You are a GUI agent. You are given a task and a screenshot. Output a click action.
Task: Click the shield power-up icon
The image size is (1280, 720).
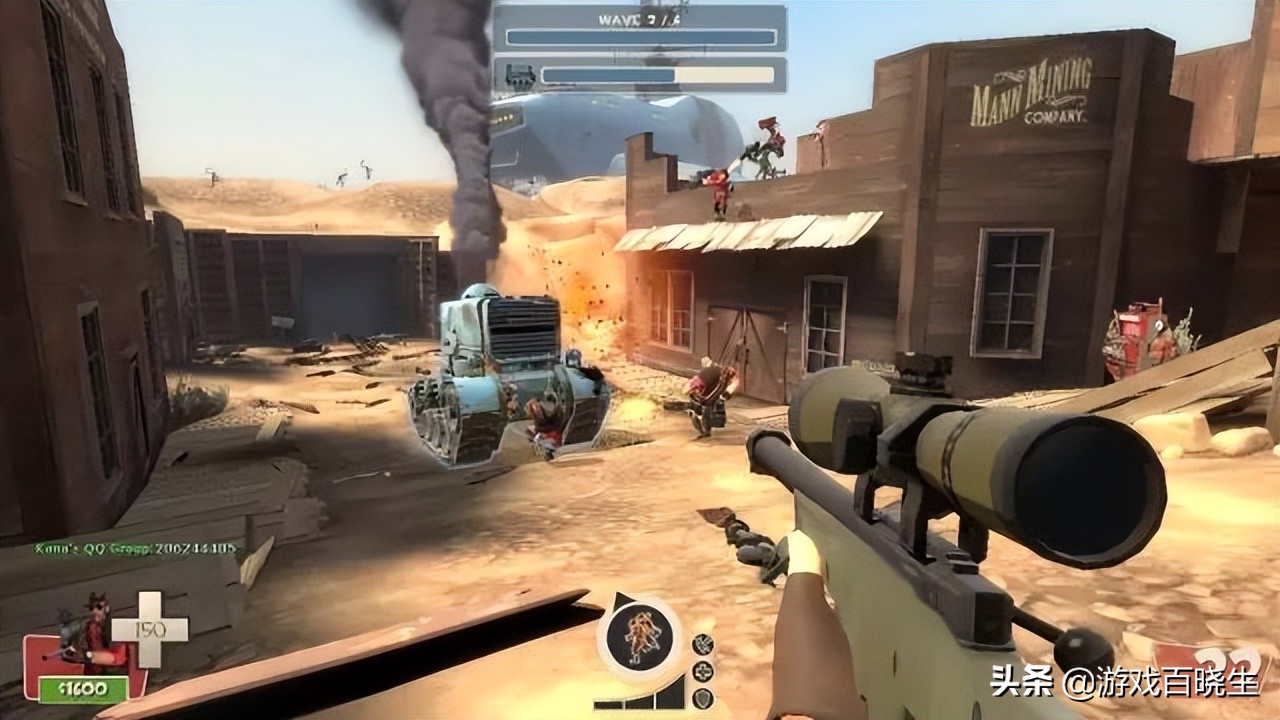tap(703, 697)
